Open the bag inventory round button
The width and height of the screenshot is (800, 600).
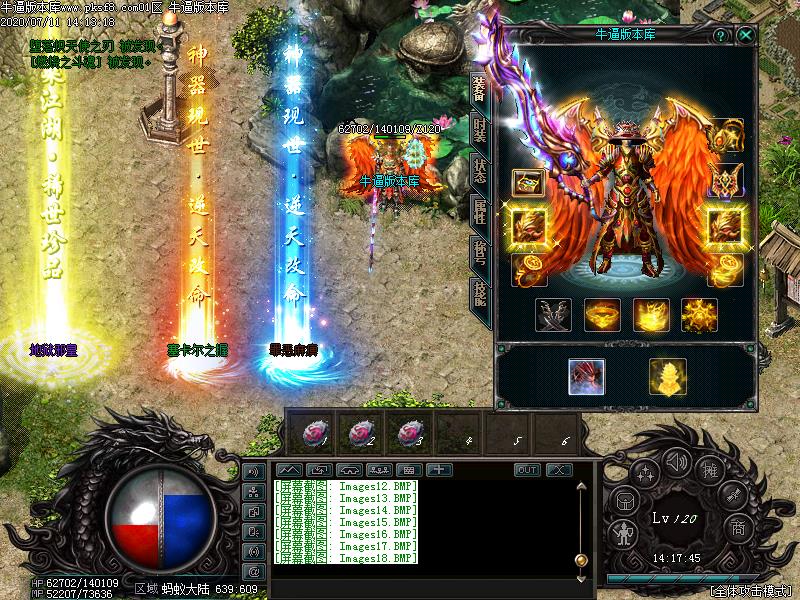pyautogui.click(x=623, y=500)
